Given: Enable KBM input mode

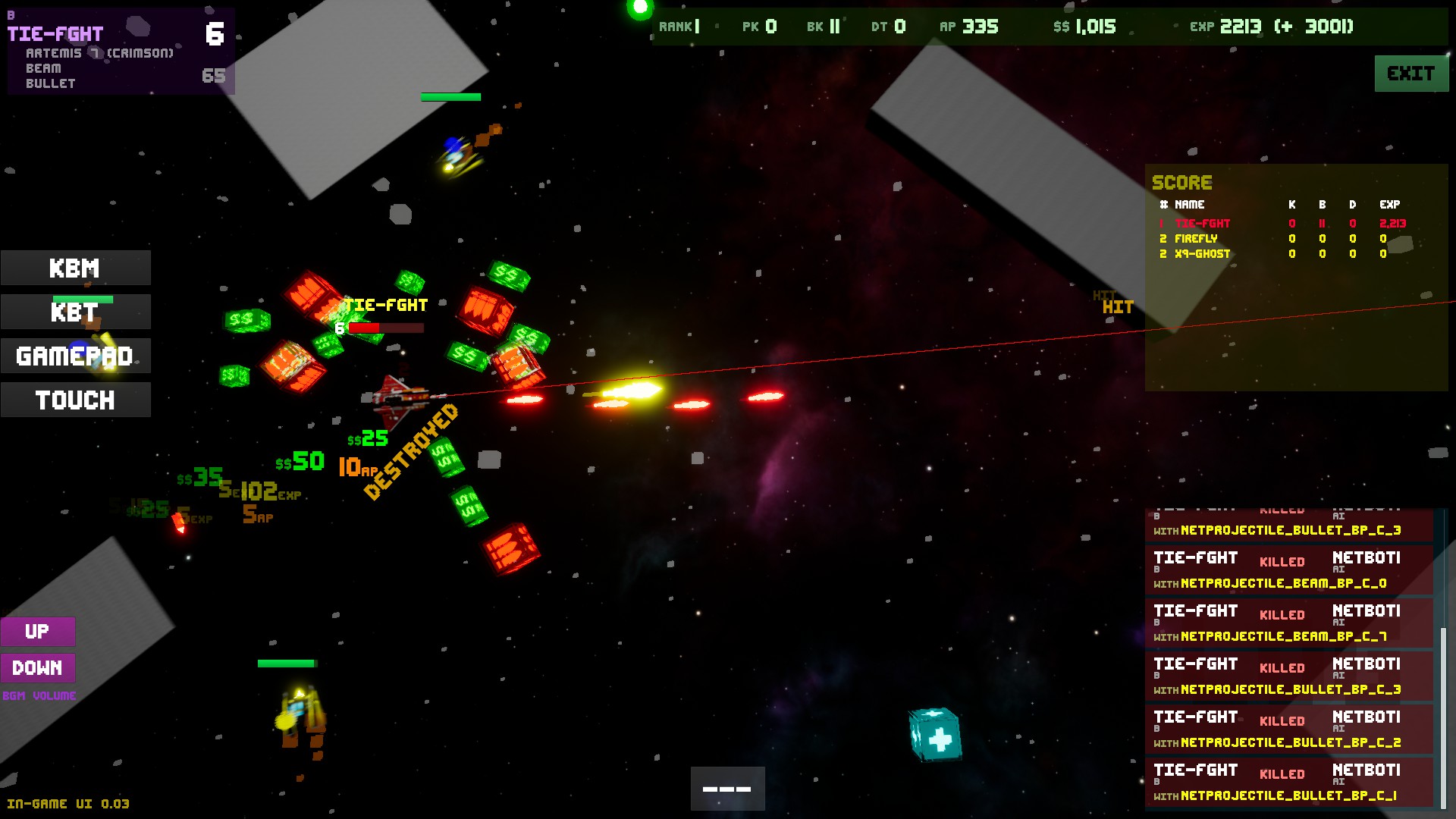Looking at the screenshot, I should click(x=75, y=268).
